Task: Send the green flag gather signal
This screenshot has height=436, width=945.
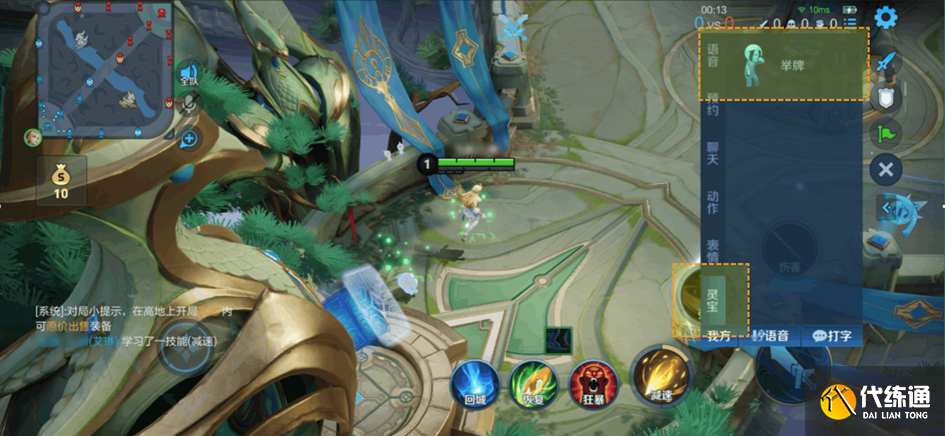Action: pos(885,132)
